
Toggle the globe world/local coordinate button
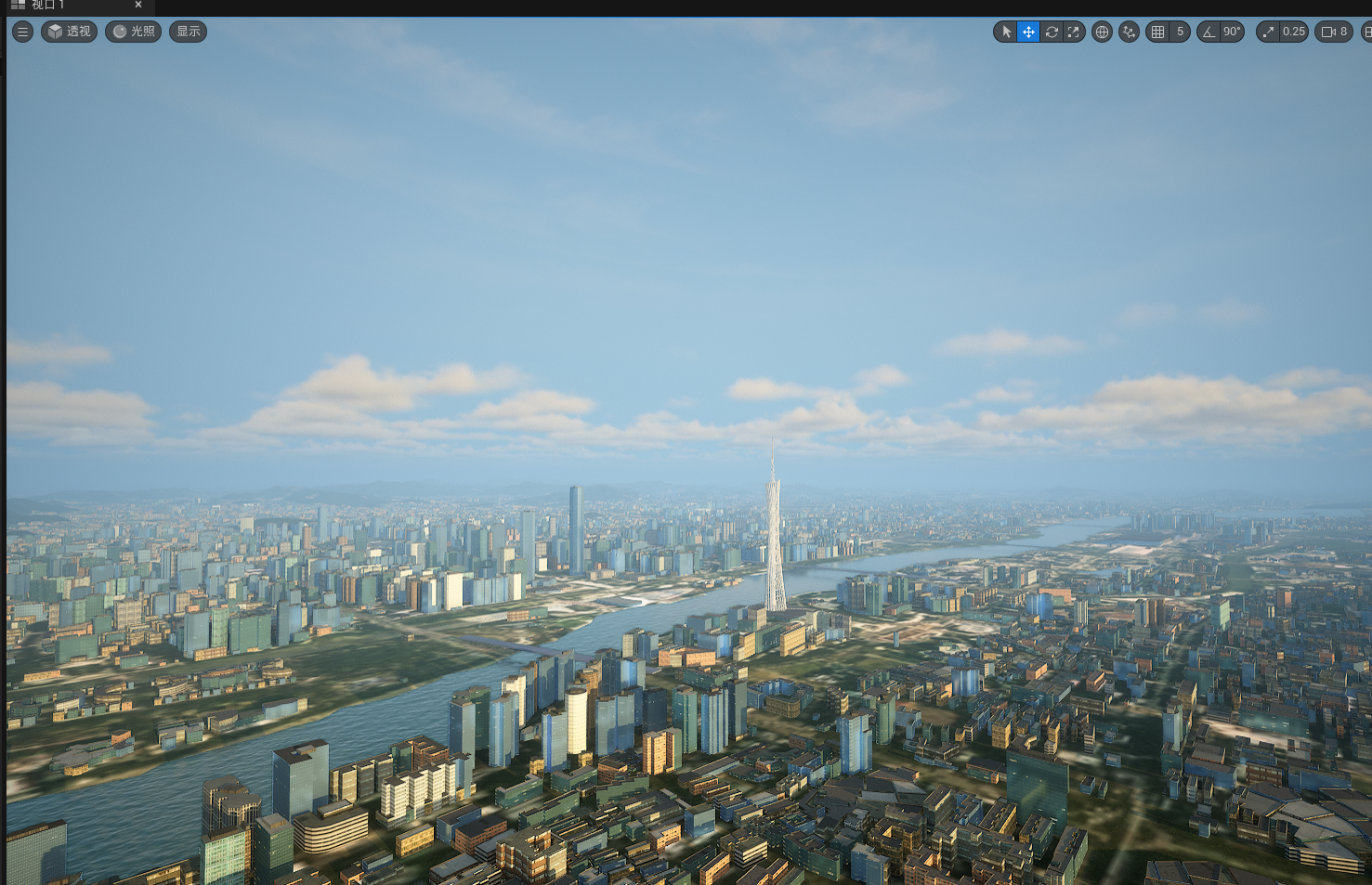point(1102,32)
